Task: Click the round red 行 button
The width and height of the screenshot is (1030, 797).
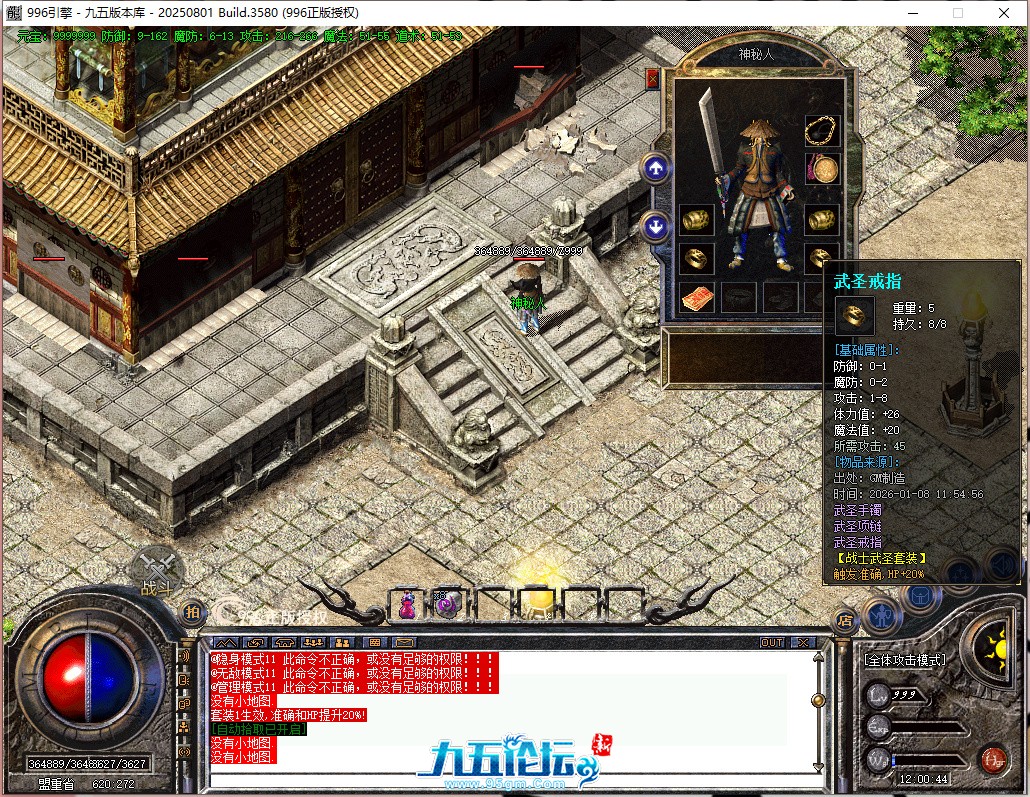Action: (993, 758)
